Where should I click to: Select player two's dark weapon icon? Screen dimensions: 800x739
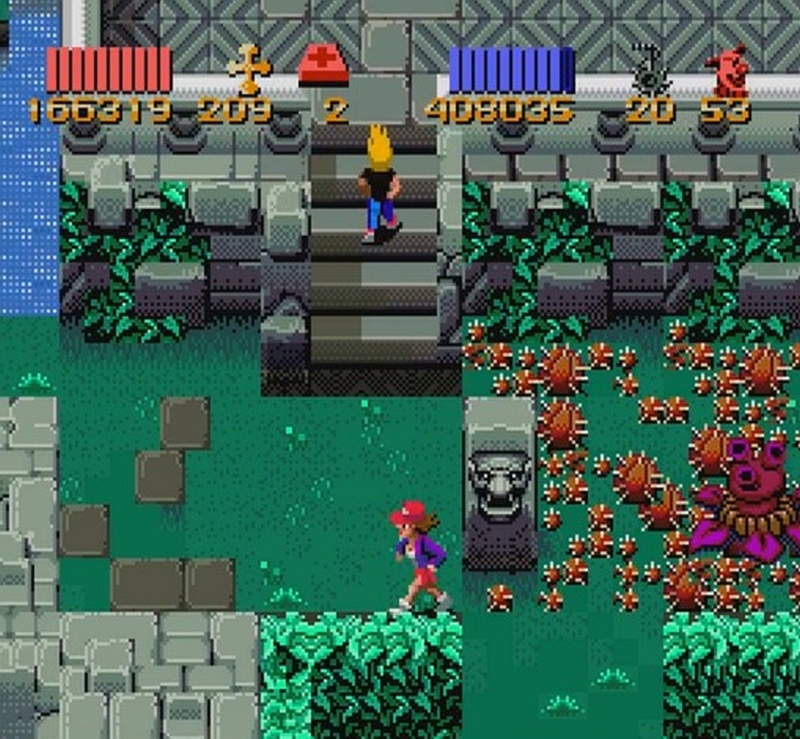click(x=651, y=69)
